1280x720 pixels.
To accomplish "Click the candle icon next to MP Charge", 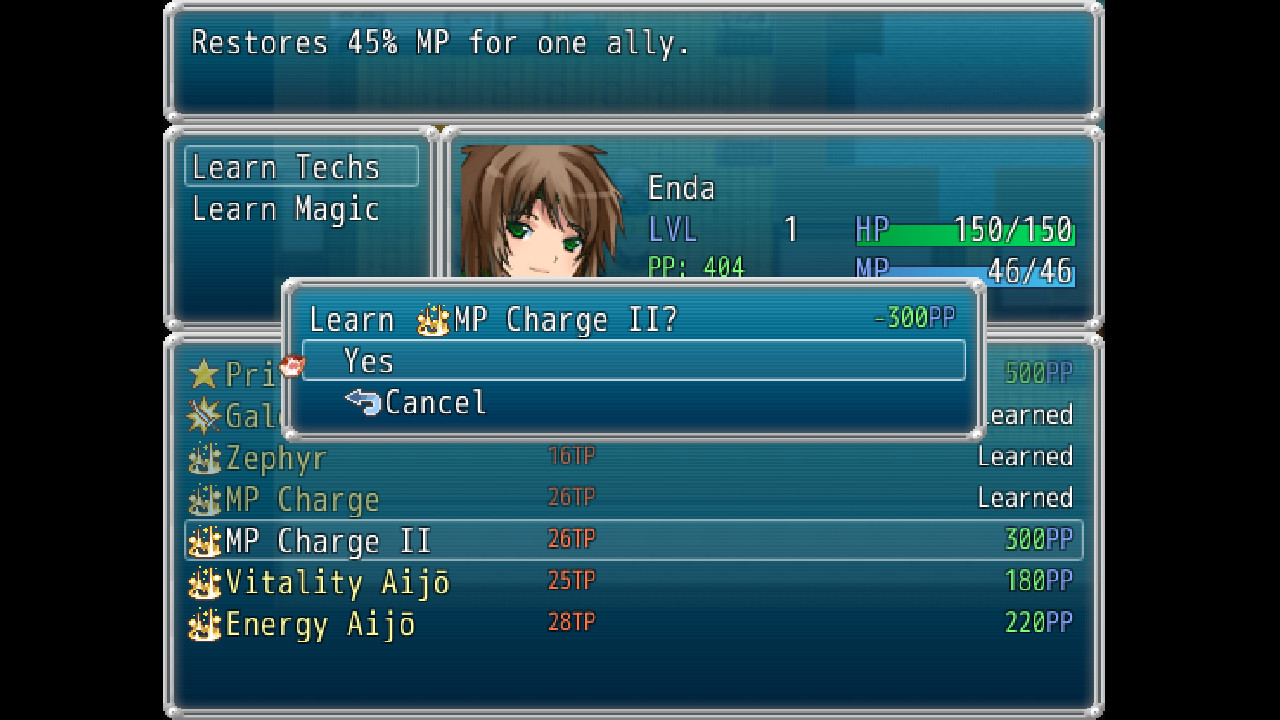I will (204, 498).
